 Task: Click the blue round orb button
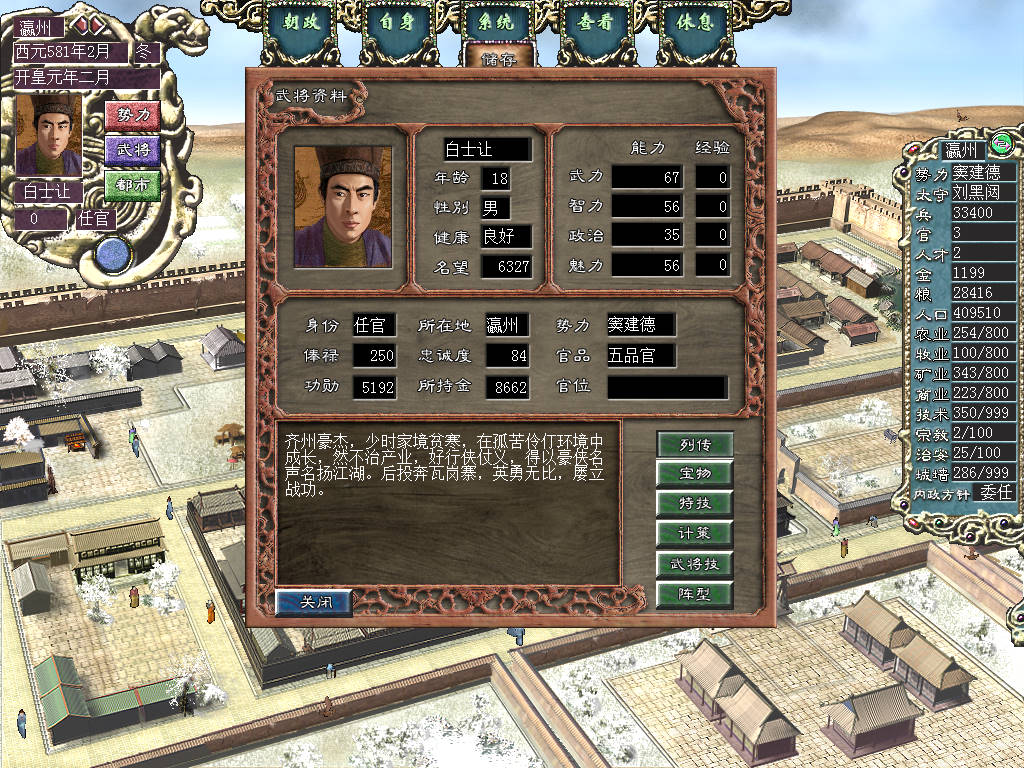click(x=114, y=253)
